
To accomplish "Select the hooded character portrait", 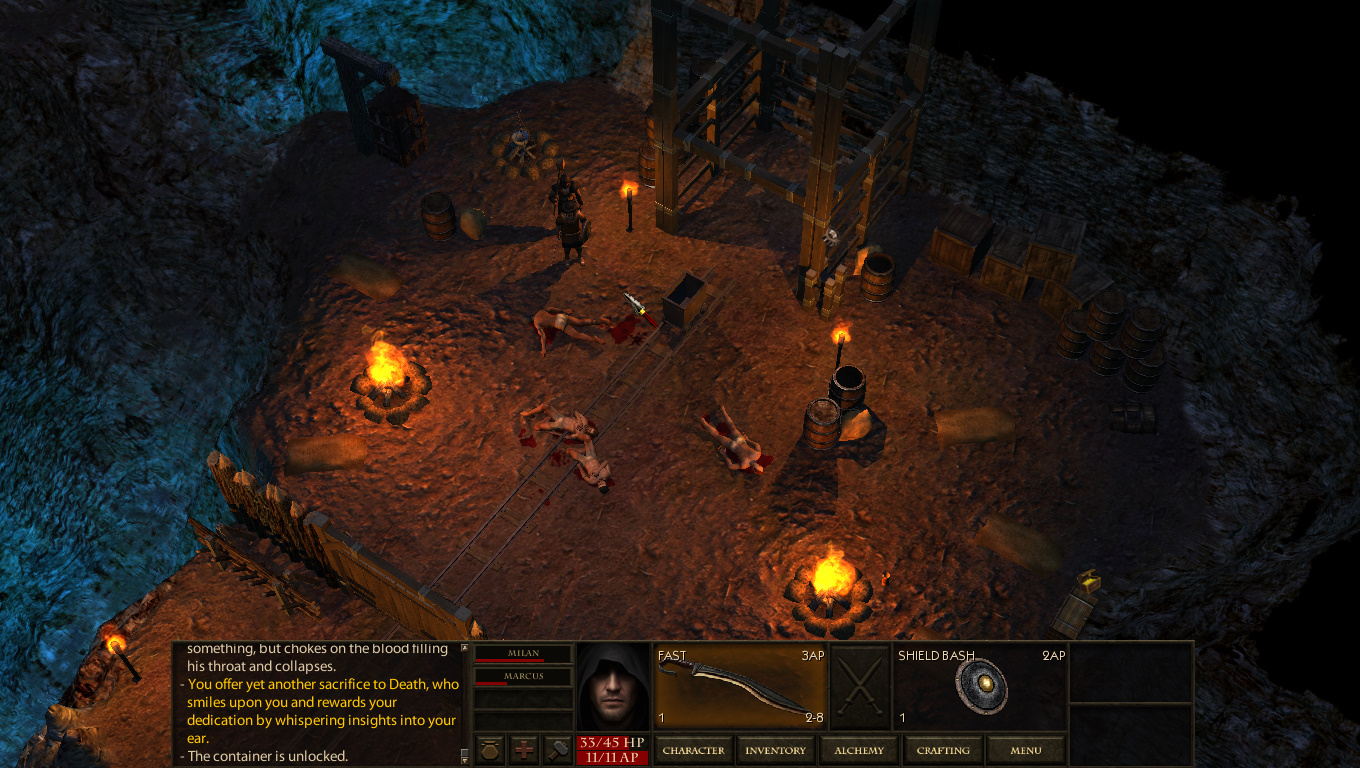I will pos(613,687).
